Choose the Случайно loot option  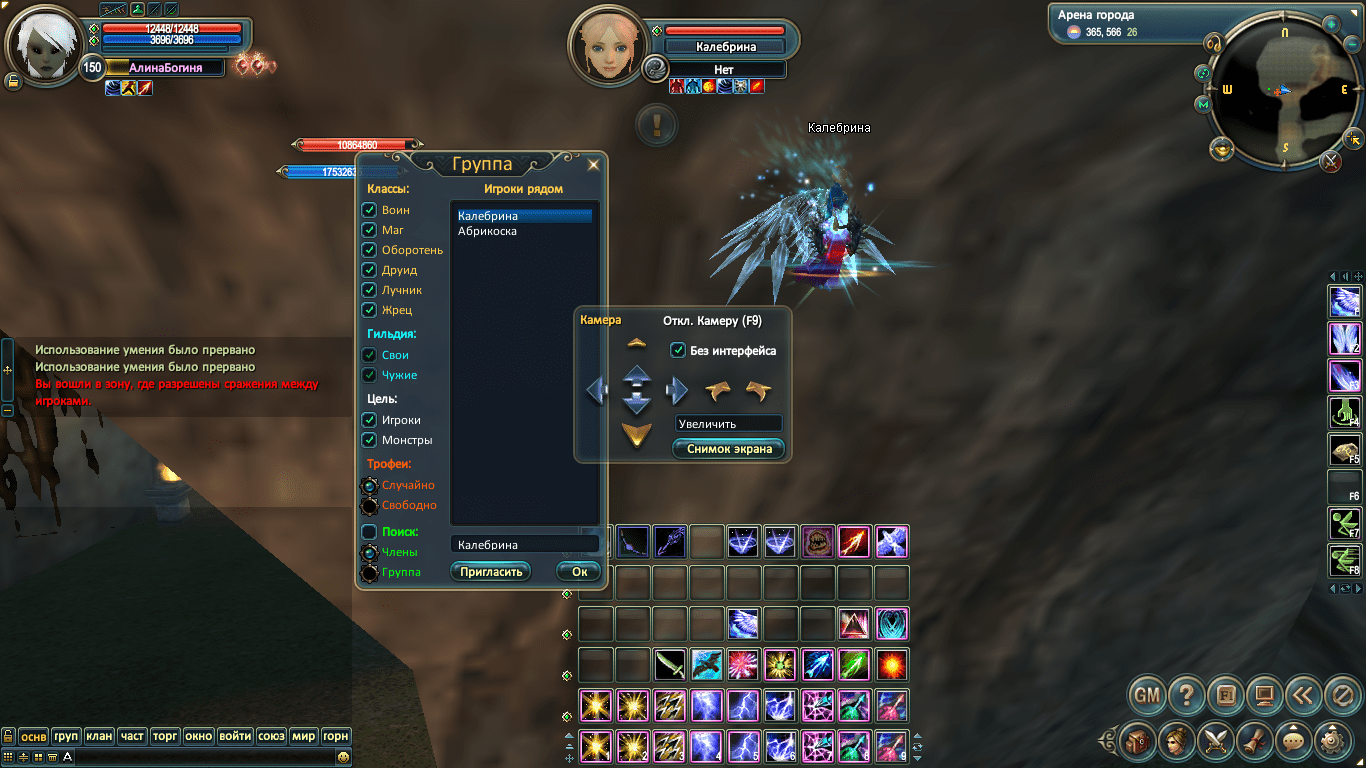coord(369,485)
